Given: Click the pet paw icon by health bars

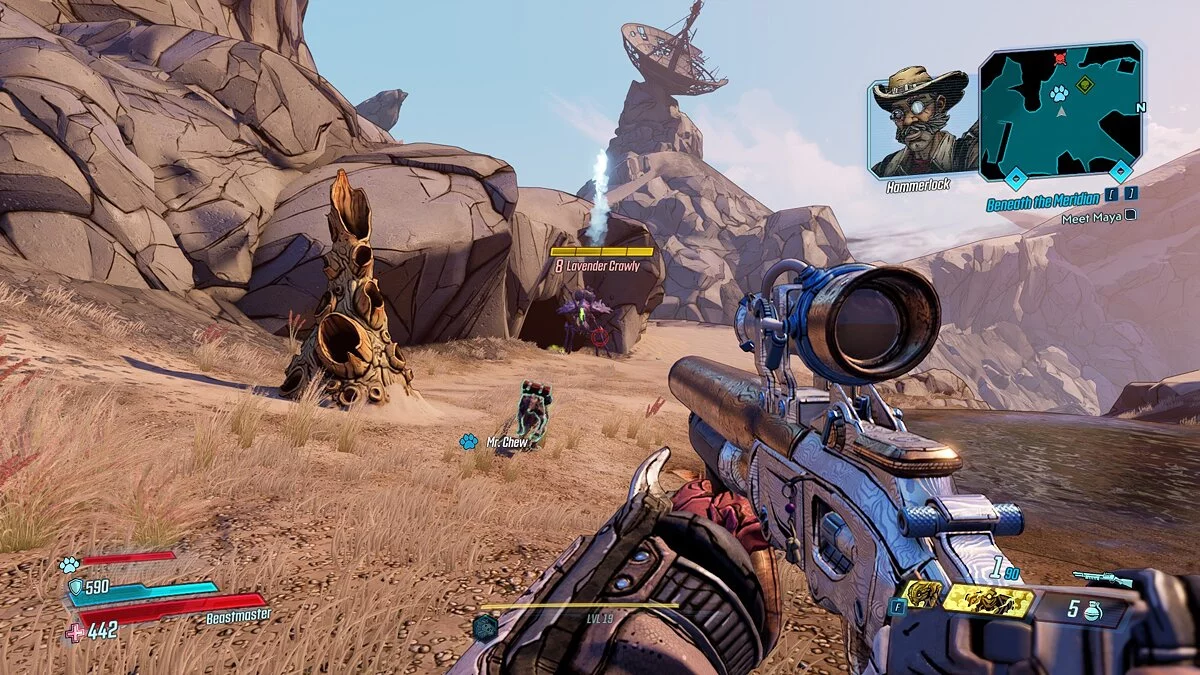Looking at the screenshot, I should pos(69,565).
